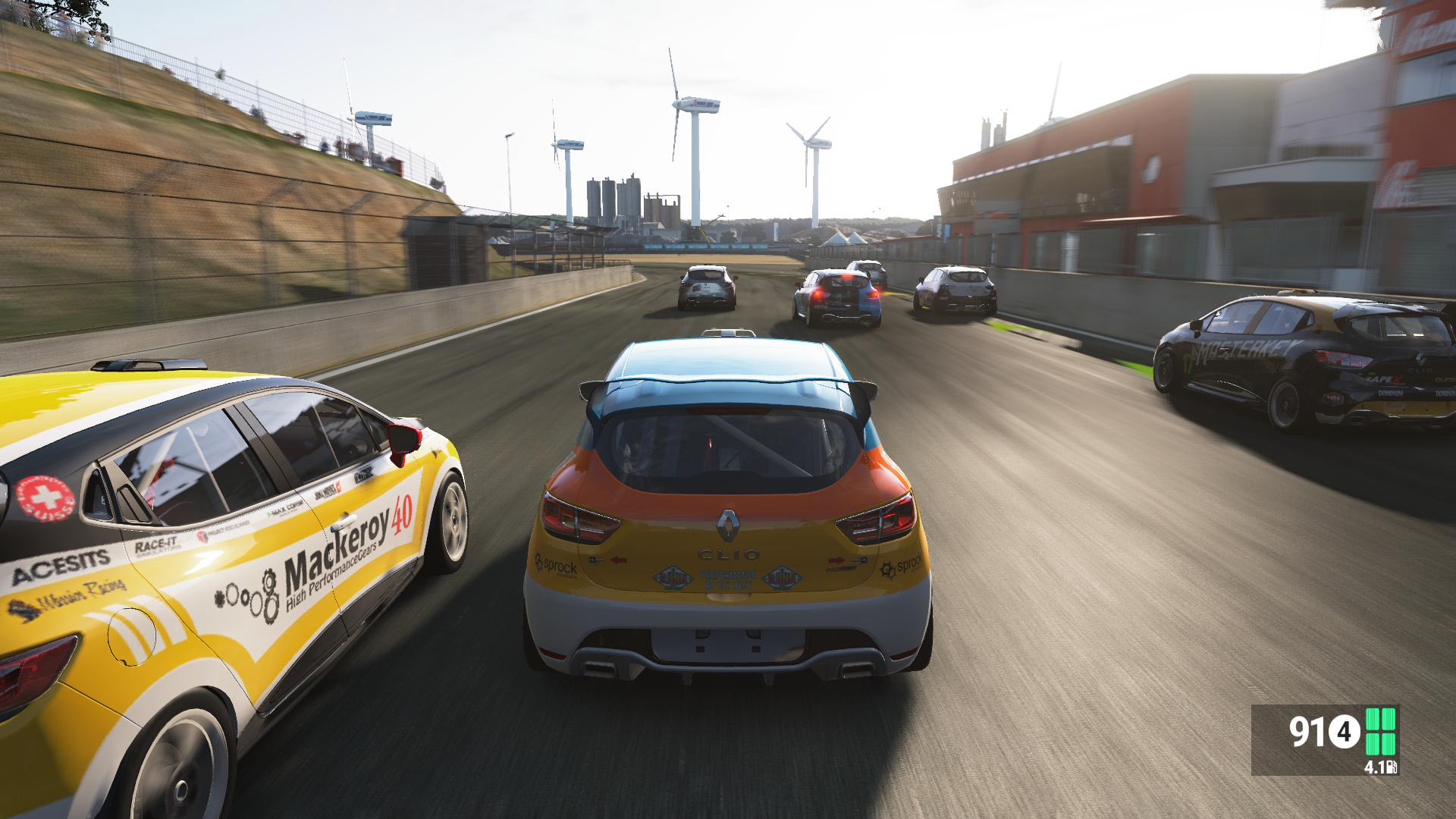Click the green tire status indicator
Image resolution: width=1456 pixels, height=819 pixels.
[x=1380, y=733]
